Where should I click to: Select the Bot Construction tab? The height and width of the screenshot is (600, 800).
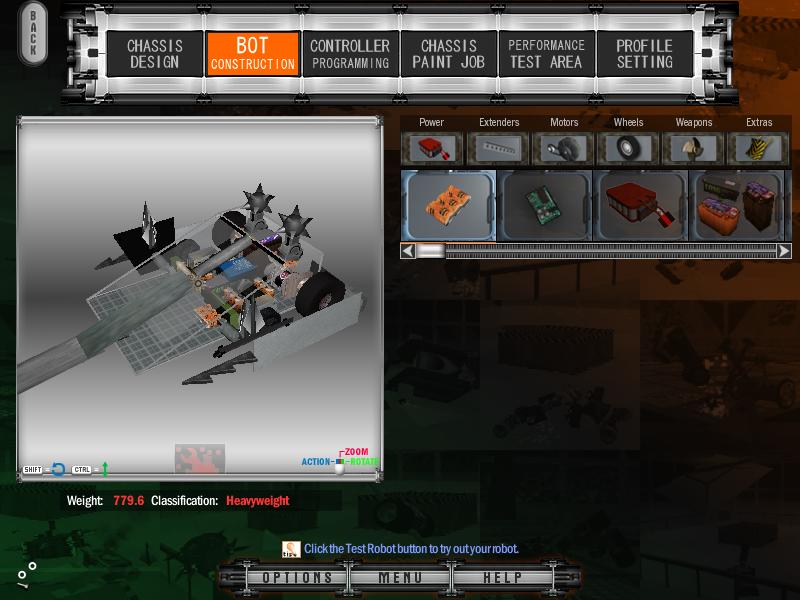pos(252,54)
